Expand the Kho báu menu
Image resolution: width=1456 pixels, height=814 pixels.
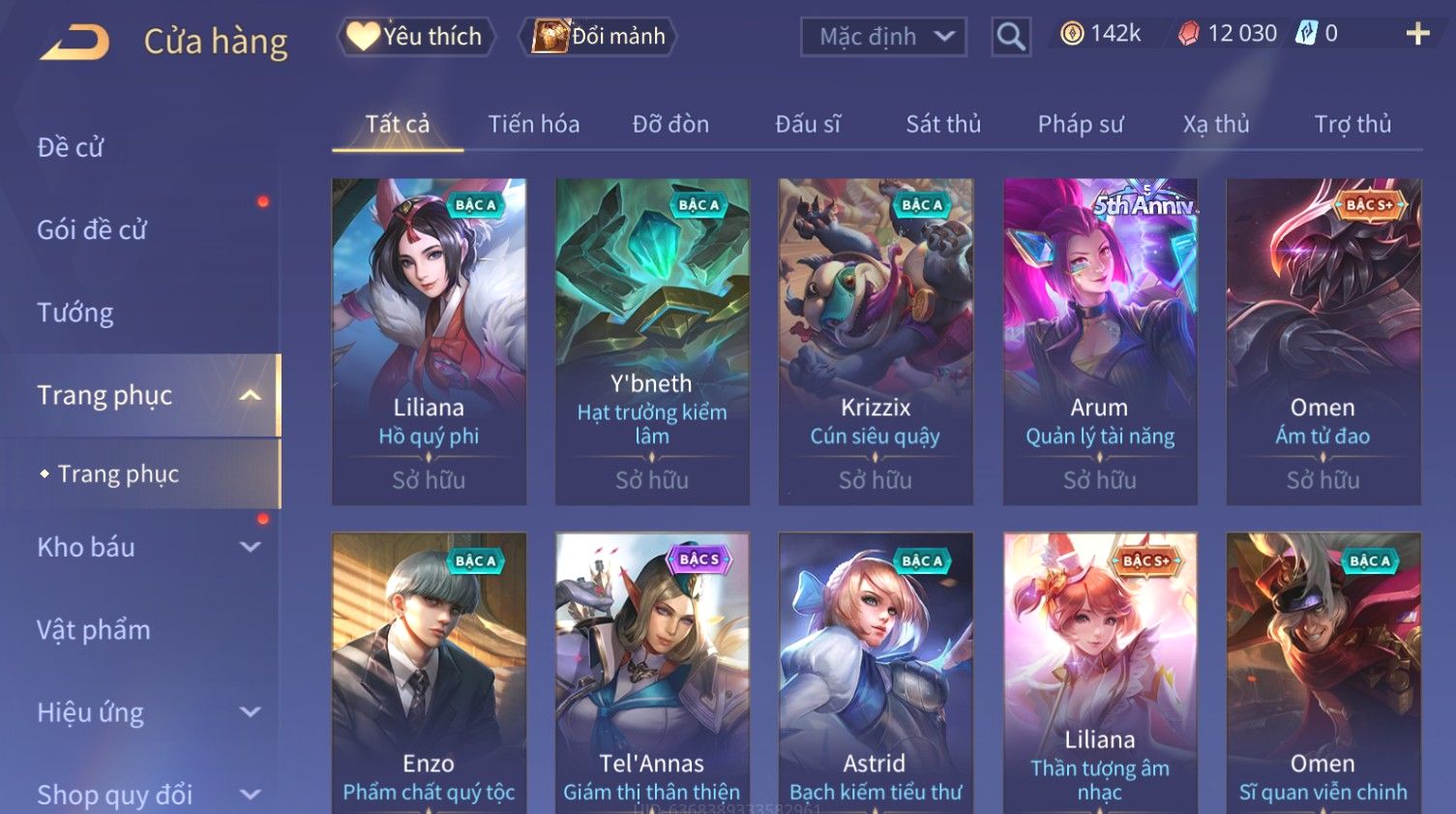[x=145, y=547]
